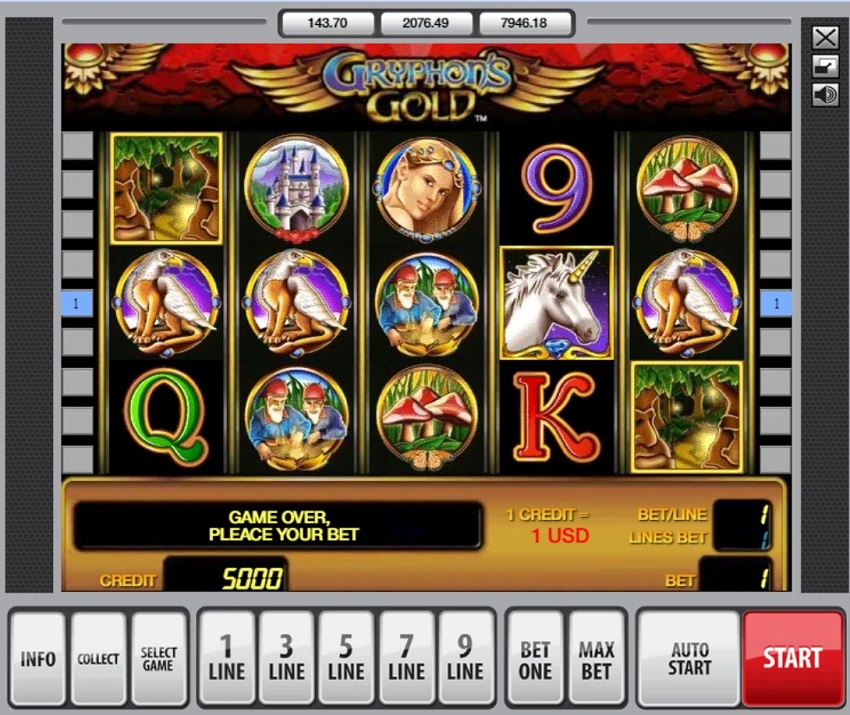Activate the 7 LINE button
The width and height of the screenshot is (850, 715).
pyautogui.click(x=406, y=659)
